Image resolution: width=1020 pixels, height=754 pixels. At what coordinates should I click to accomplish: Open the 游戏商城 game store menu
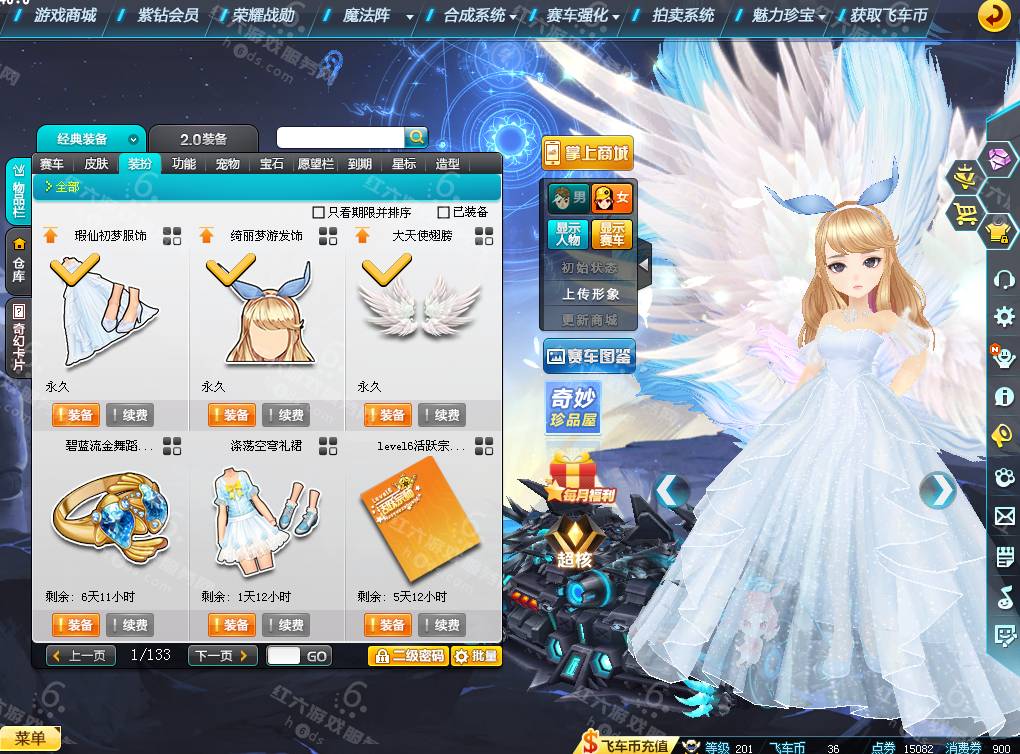[65, 16]
